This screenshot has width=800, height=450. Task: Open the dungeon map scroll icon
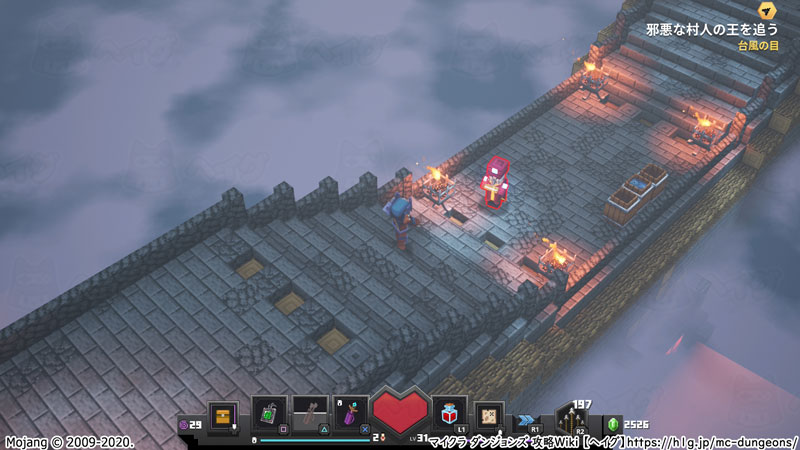pos(490,413)
